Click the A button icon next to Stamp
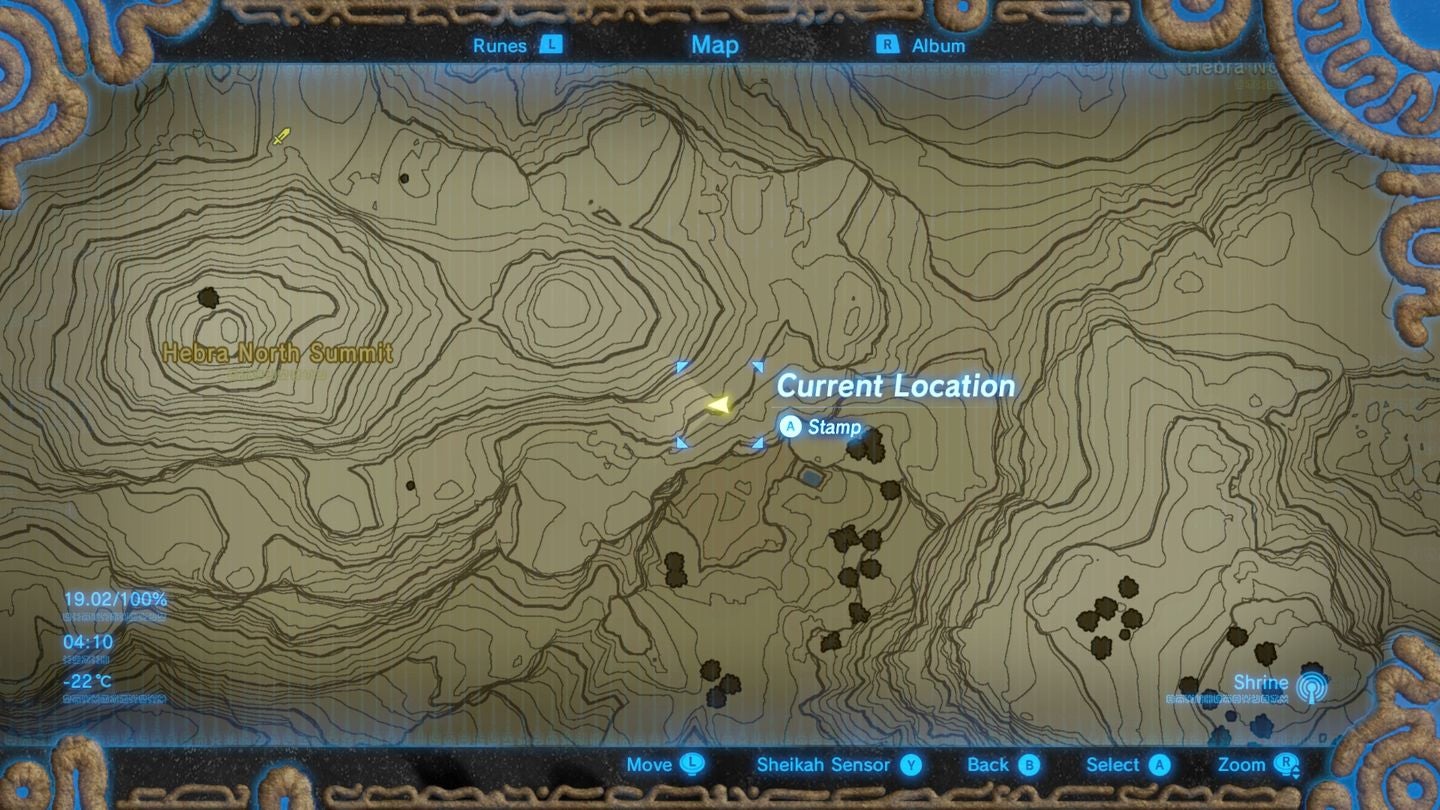The image size is (1440, 810). pyautogui.click(x=789, y=427)
